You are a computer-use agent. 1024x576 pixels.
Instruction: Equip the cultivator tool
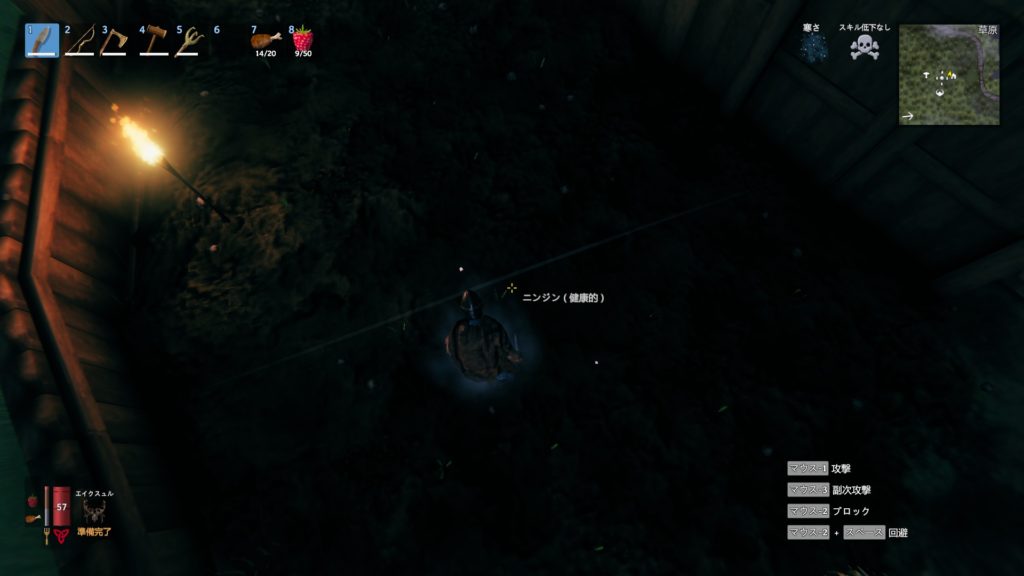click(x=189, y=41)
